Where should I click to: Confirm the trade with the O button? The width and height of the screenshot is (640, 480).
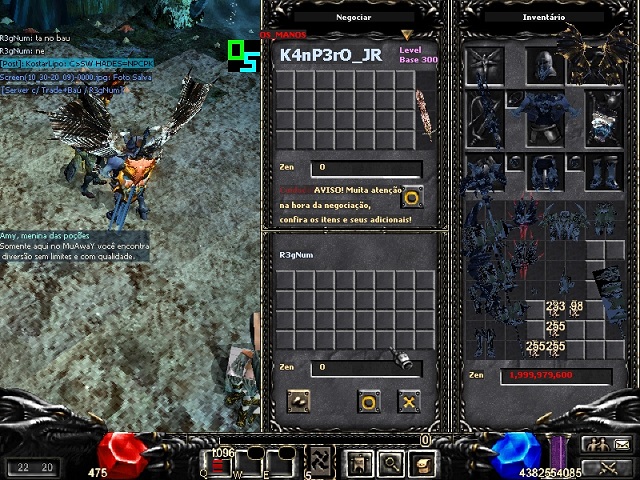(368, 402)
